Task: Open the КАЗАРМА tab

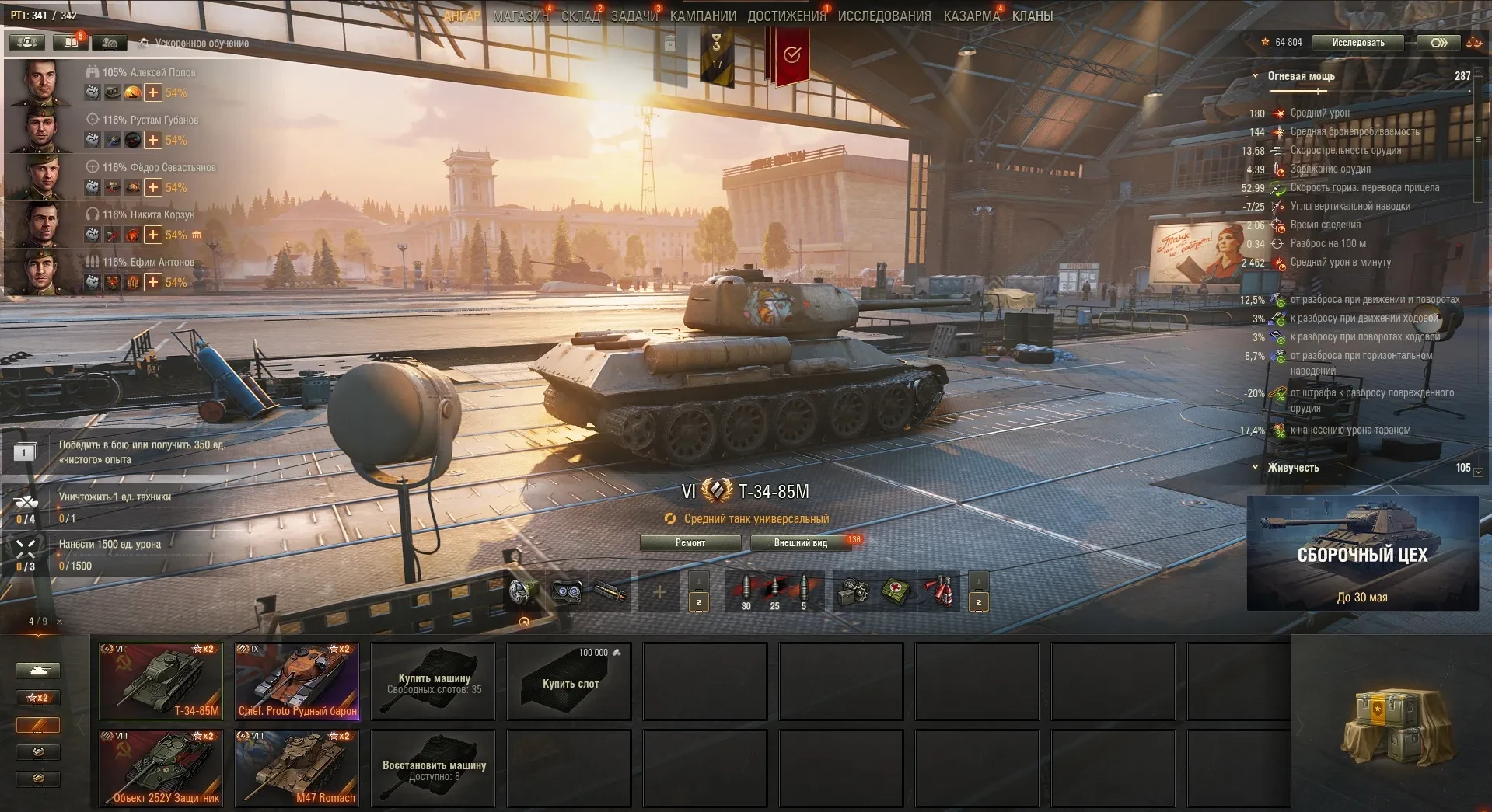Action: pos(971,16)
